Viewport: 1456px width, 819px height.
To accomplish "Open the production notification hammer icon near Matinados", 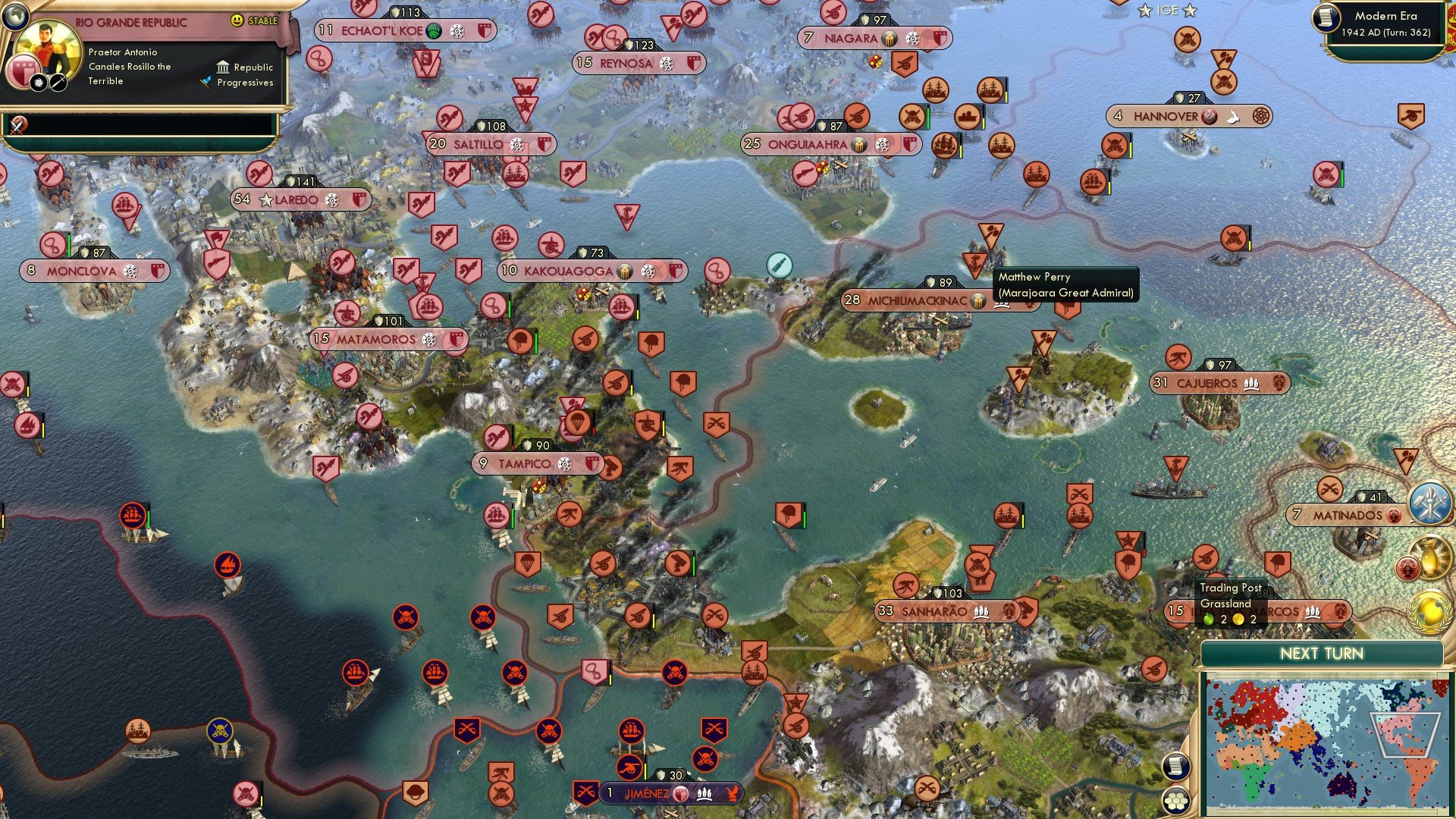I will click(x=1430, y=503).
